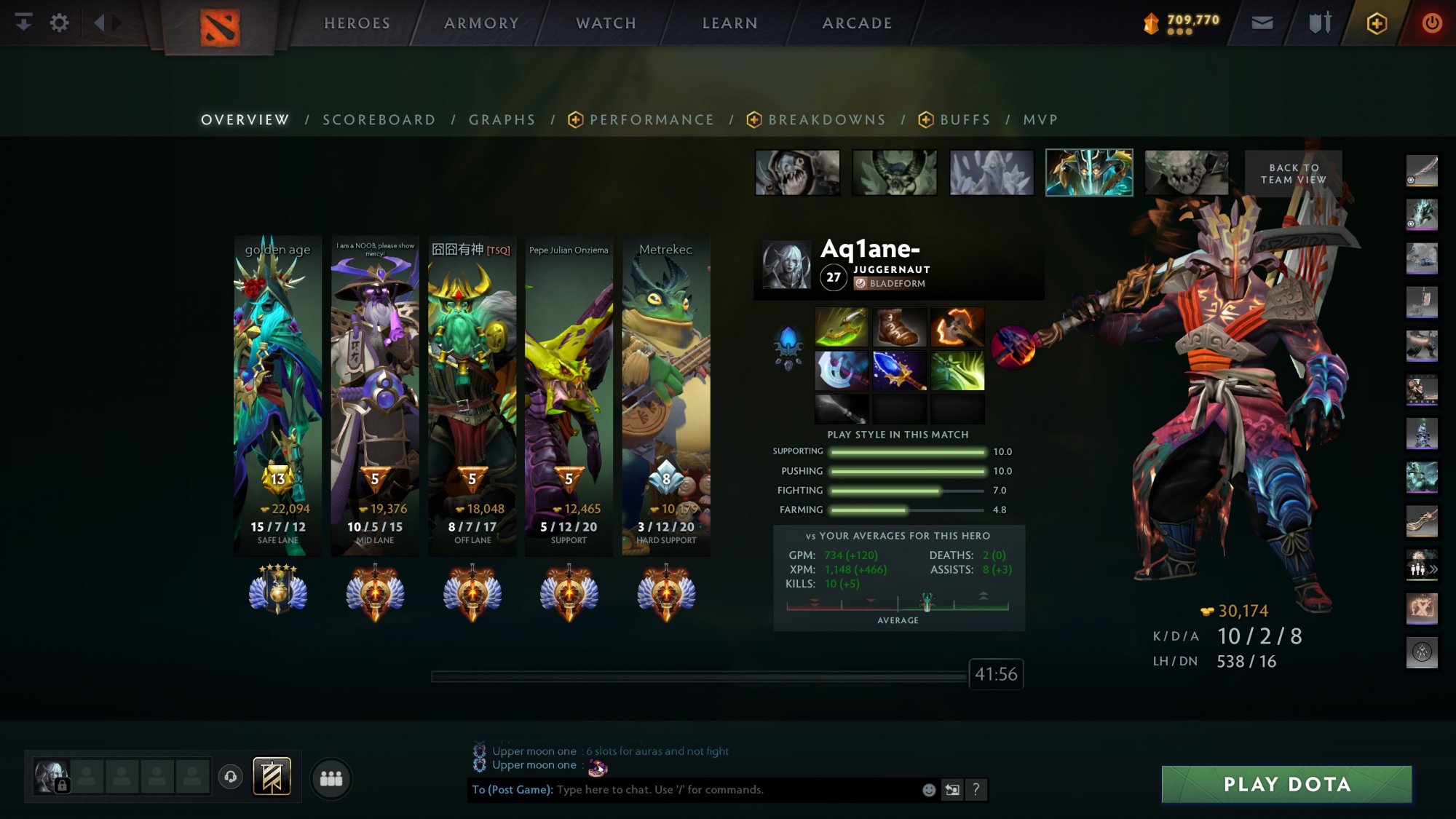View the Breakdowns tab
This screenshot has height=819, width=1456.
[x=826, y=120]
